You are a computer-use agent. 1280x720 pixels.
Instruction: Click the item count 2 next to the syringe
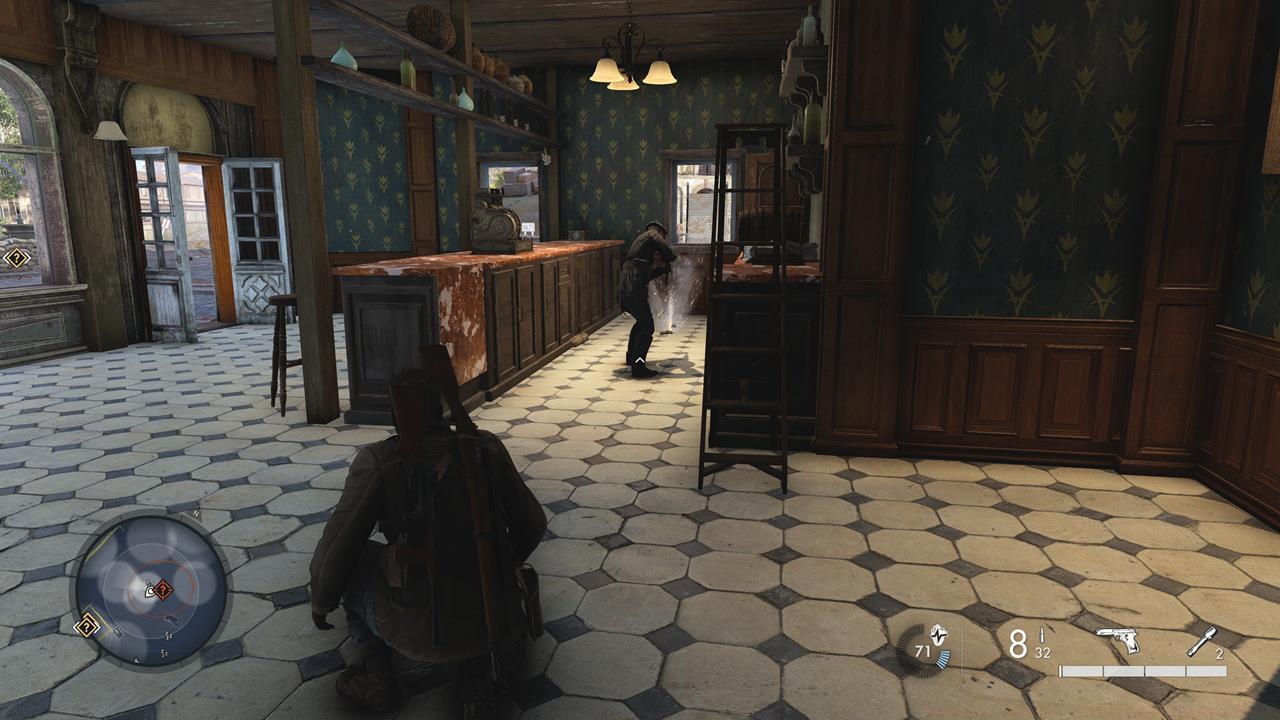(1219, 656)
